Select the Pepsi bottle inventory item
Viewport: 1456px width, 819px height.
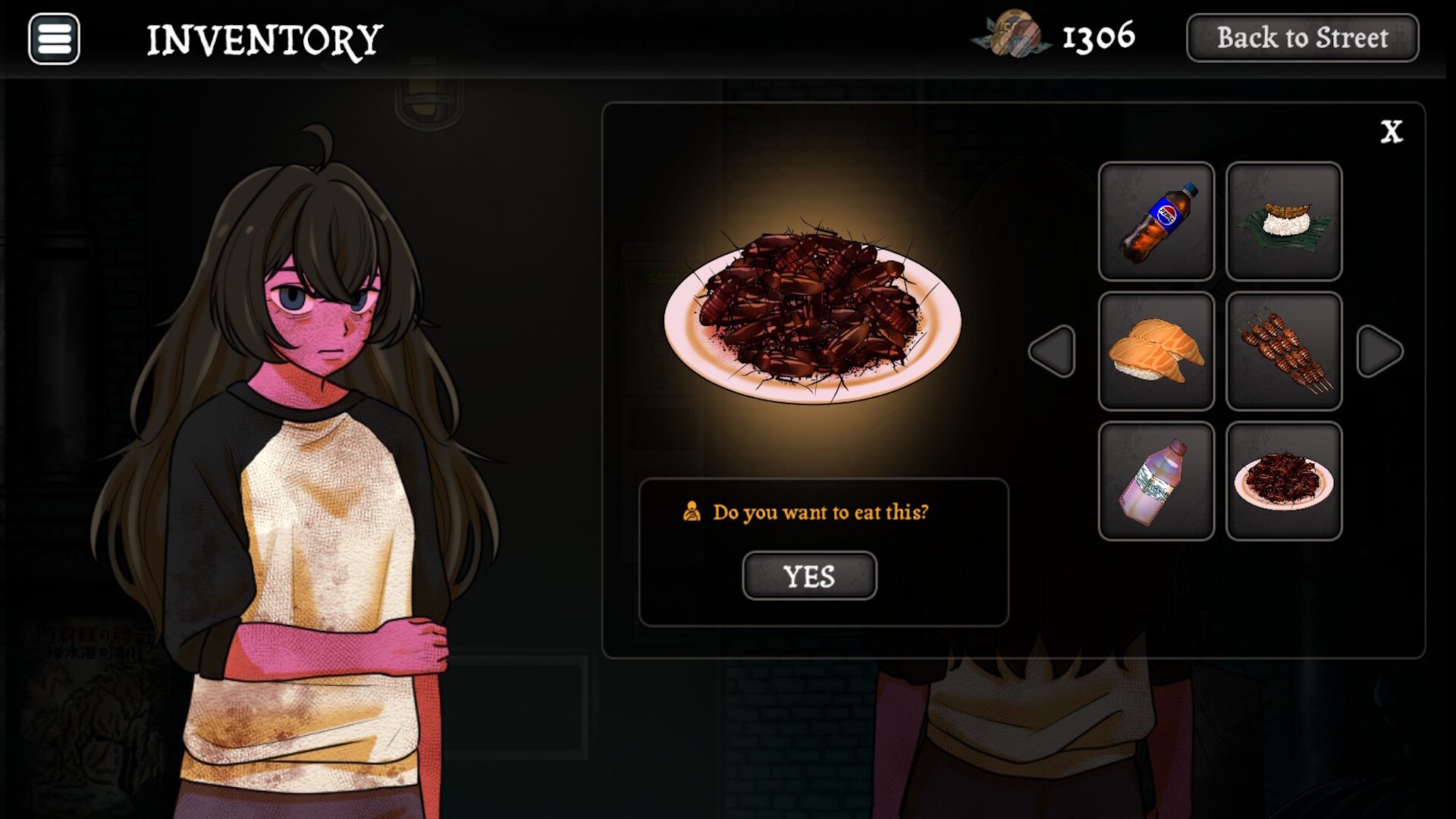1156,221
